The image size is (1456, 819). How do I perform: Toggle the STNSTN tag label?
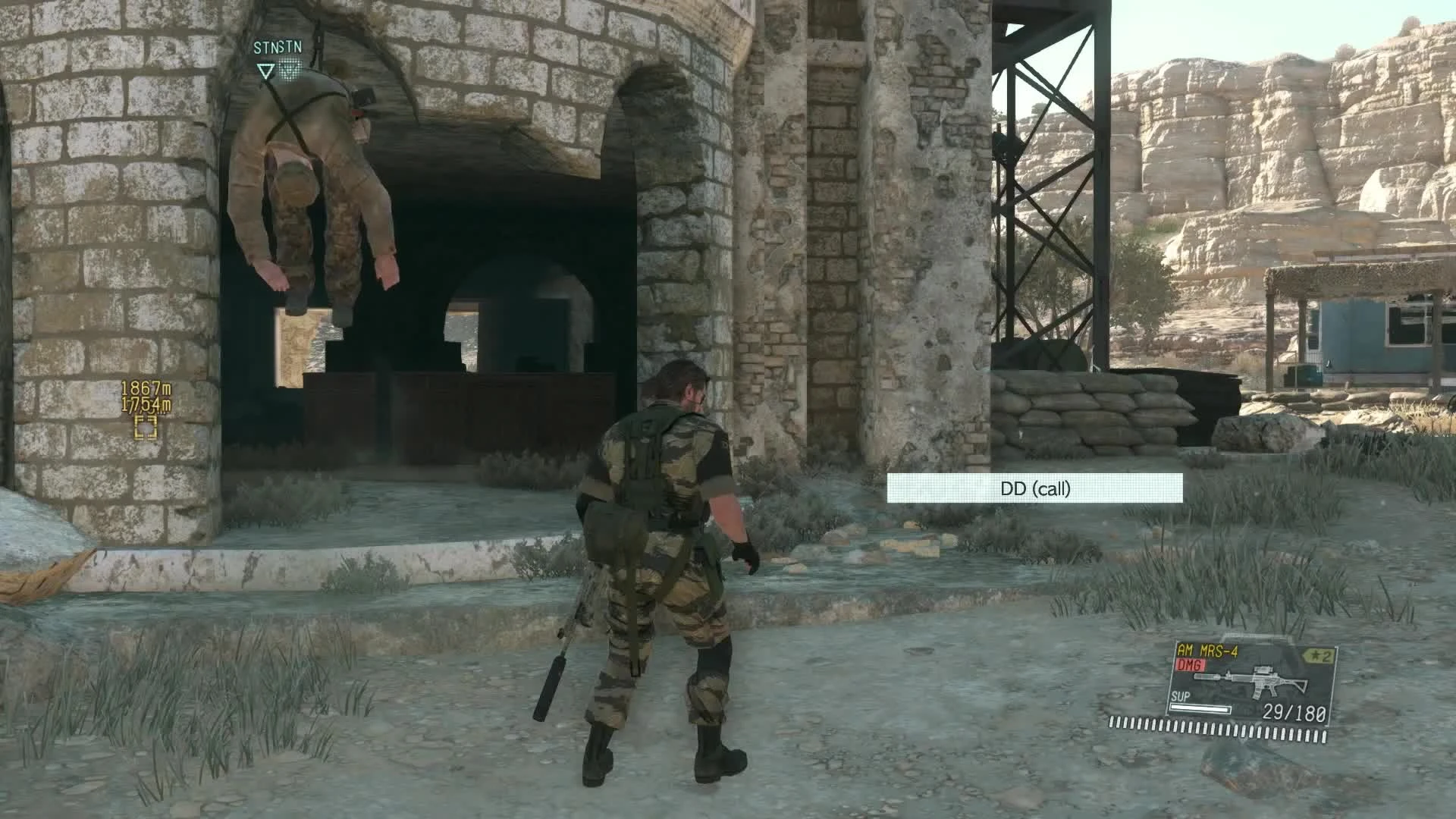point(277,47)
